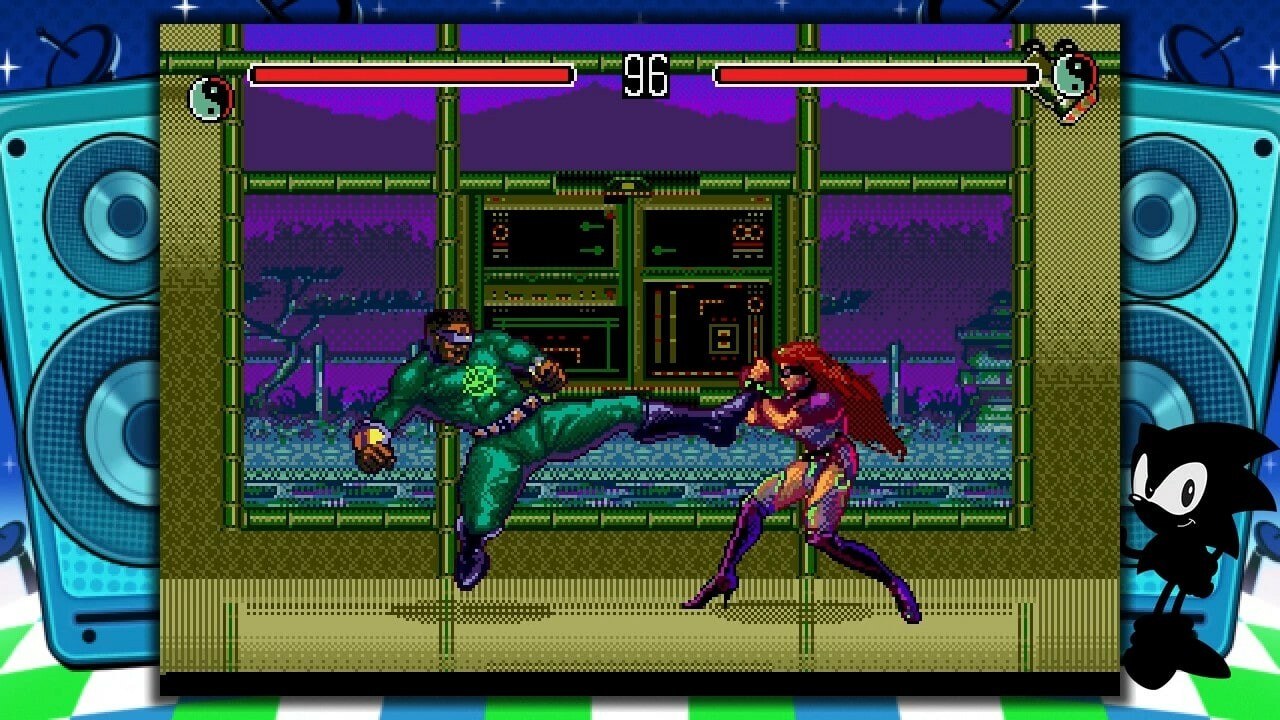Click the left player's red health bar
The width and height of the screenshot is (1280, 720).
point(410,72)
